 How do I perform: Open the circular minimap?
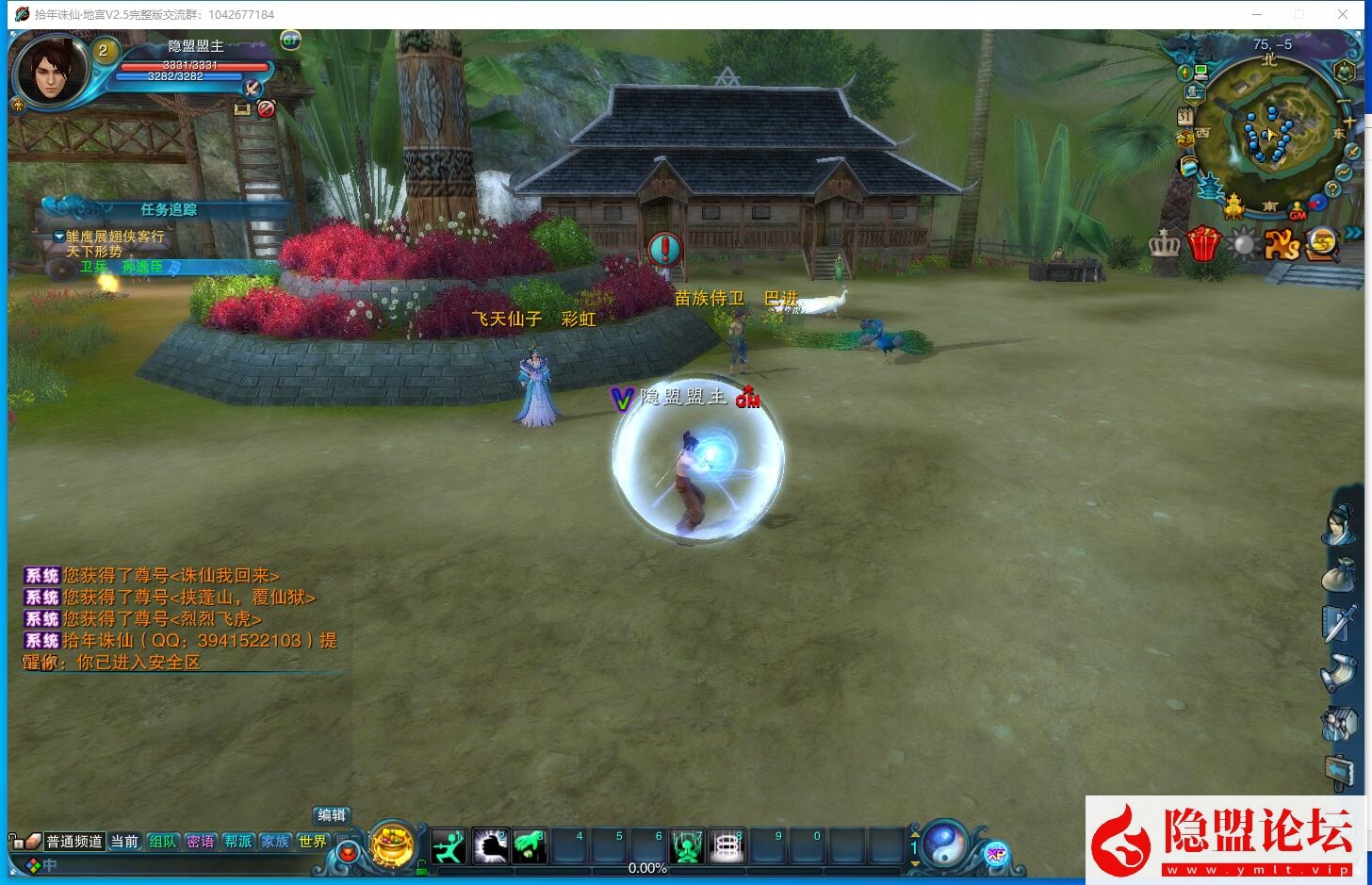1268,124
